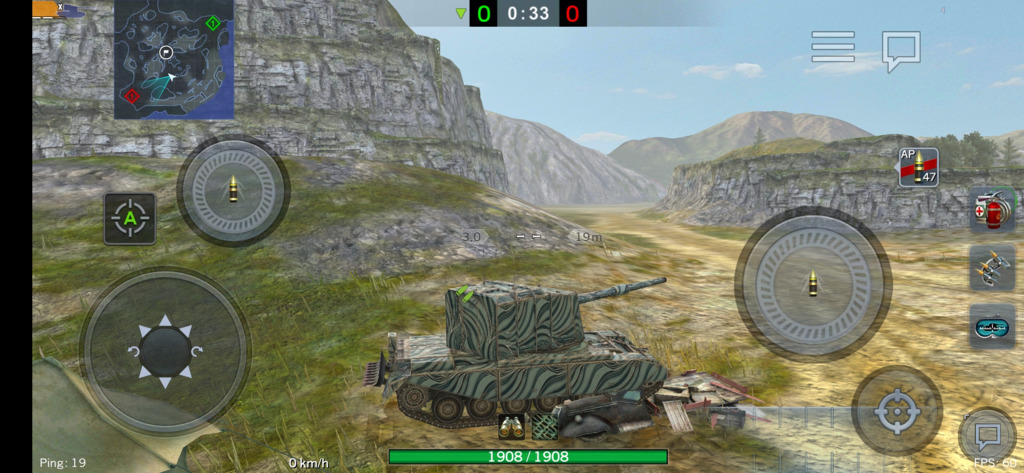The image size is (1024, 473).
Task: Open the quick commands bubble near the FPS counter
Action: tap(987, 436)
